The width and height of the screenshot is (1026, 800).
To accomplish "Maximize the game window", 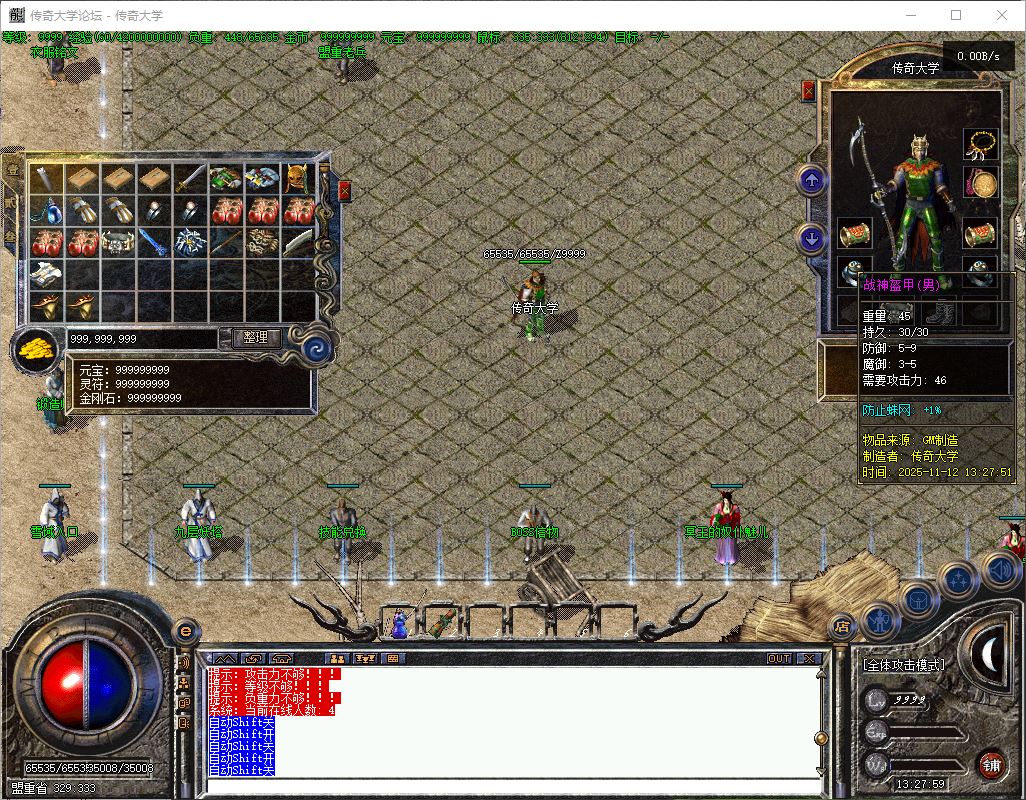I will [x=956, y=15].
